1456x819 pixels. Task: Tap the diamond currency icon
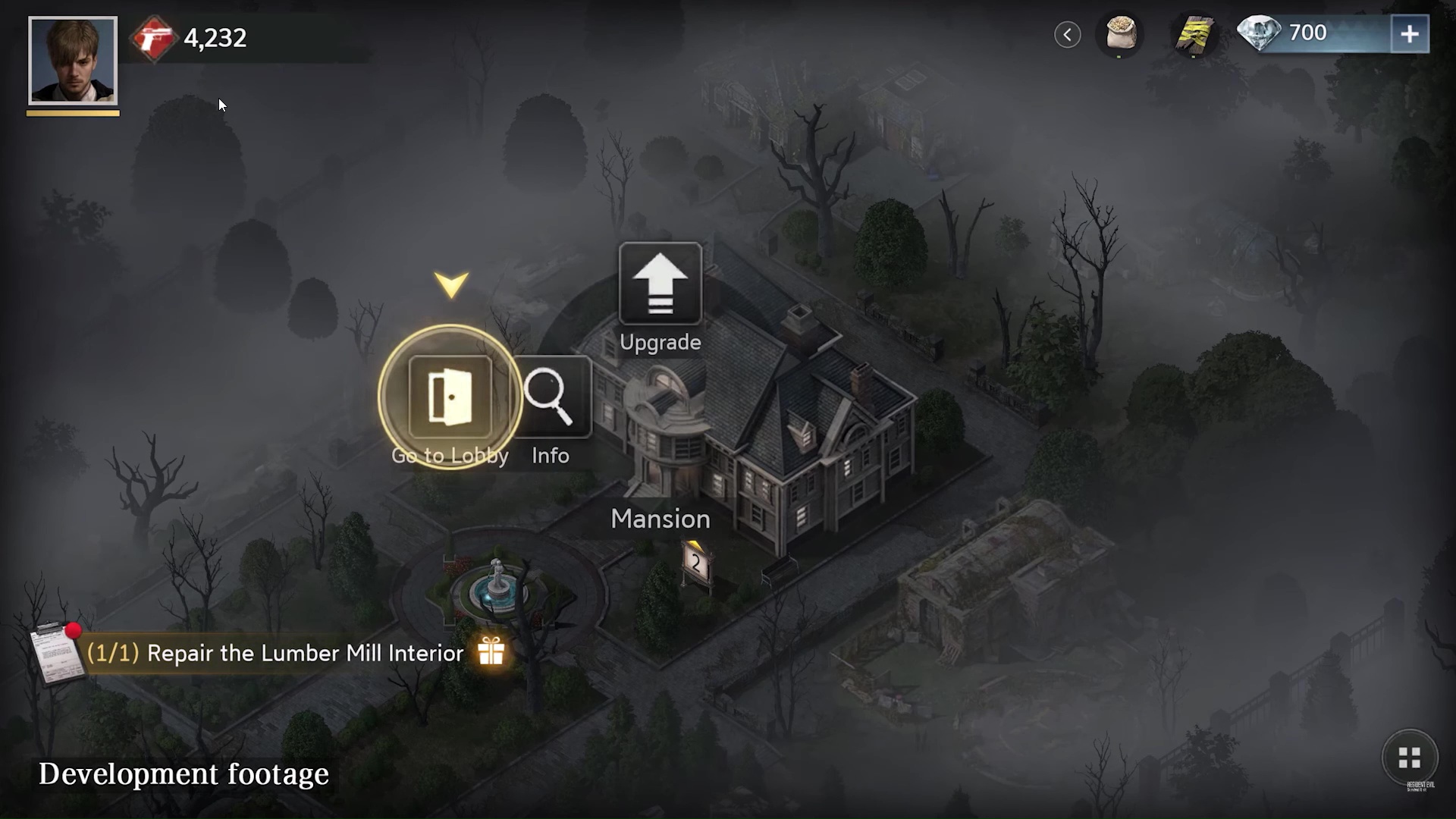pyautogui.click(x=1259, y=33)
